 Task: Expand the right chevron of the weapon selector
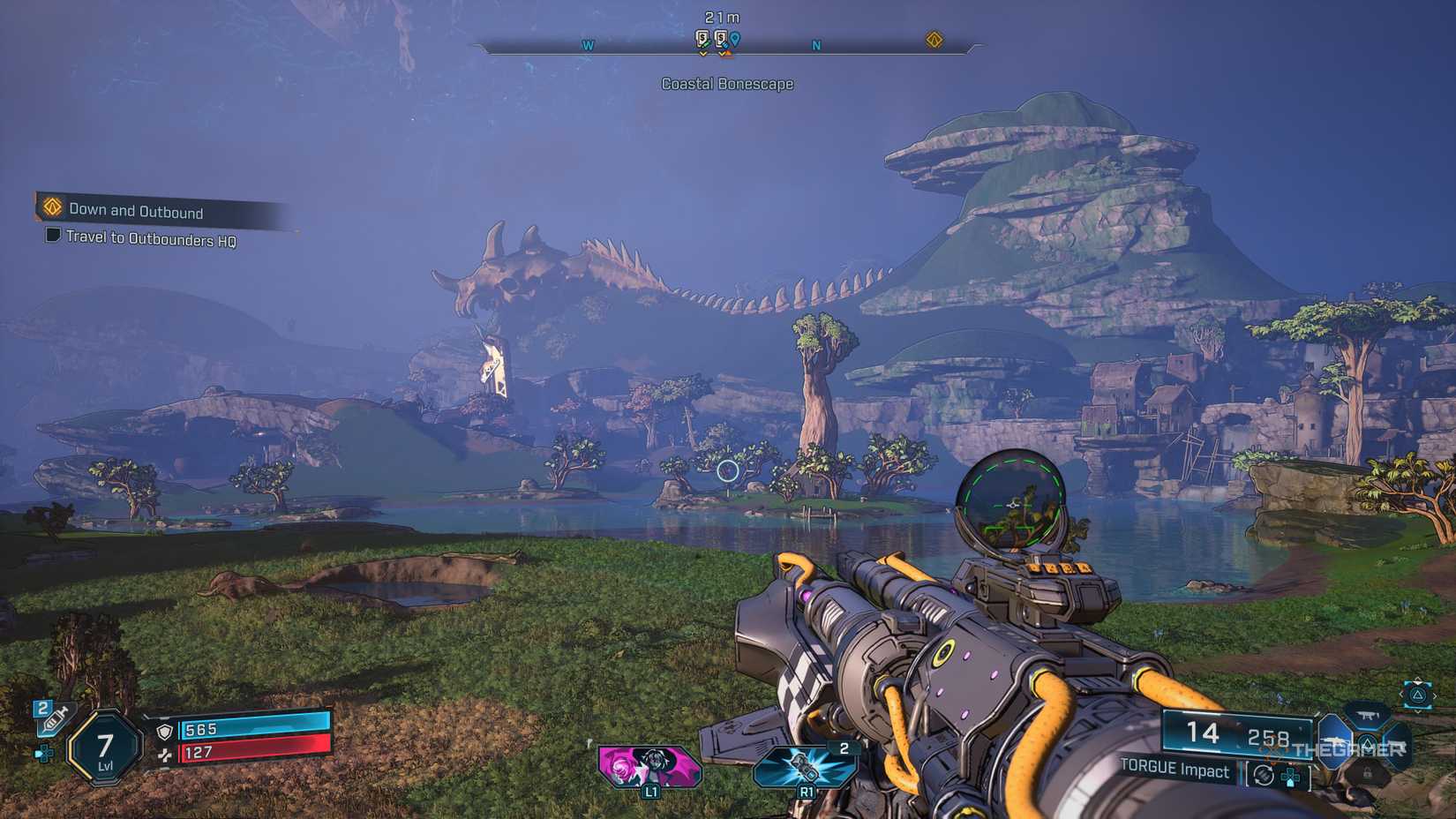click(1435, 695)
